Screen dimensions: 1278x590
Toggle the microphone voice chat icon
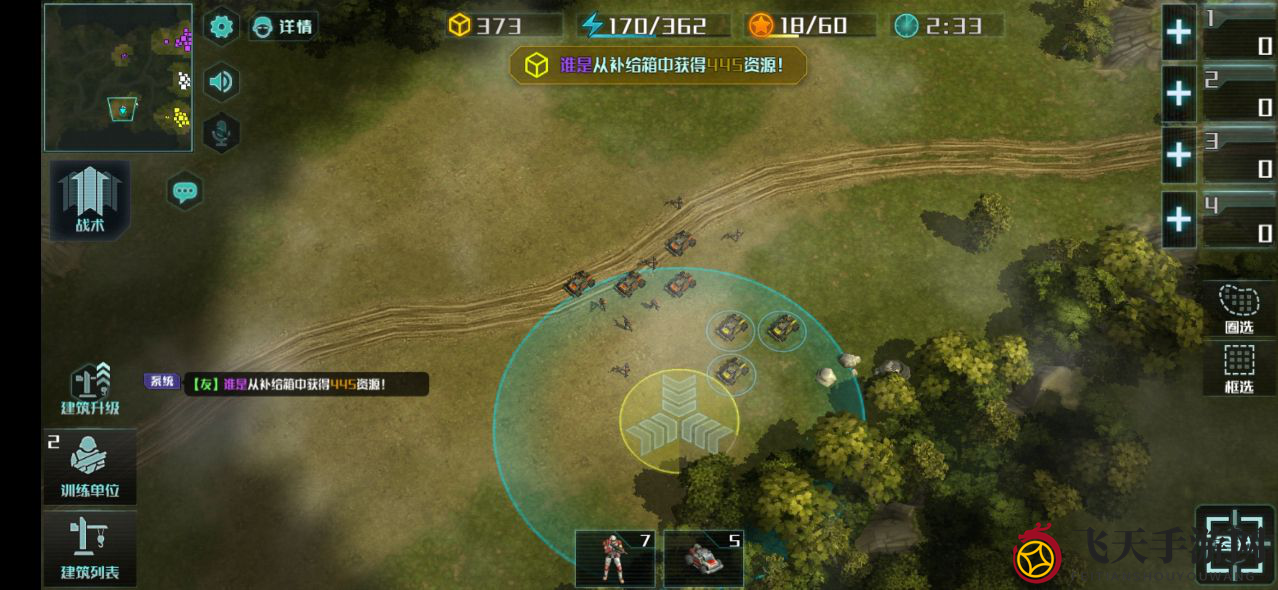point(221,132)
